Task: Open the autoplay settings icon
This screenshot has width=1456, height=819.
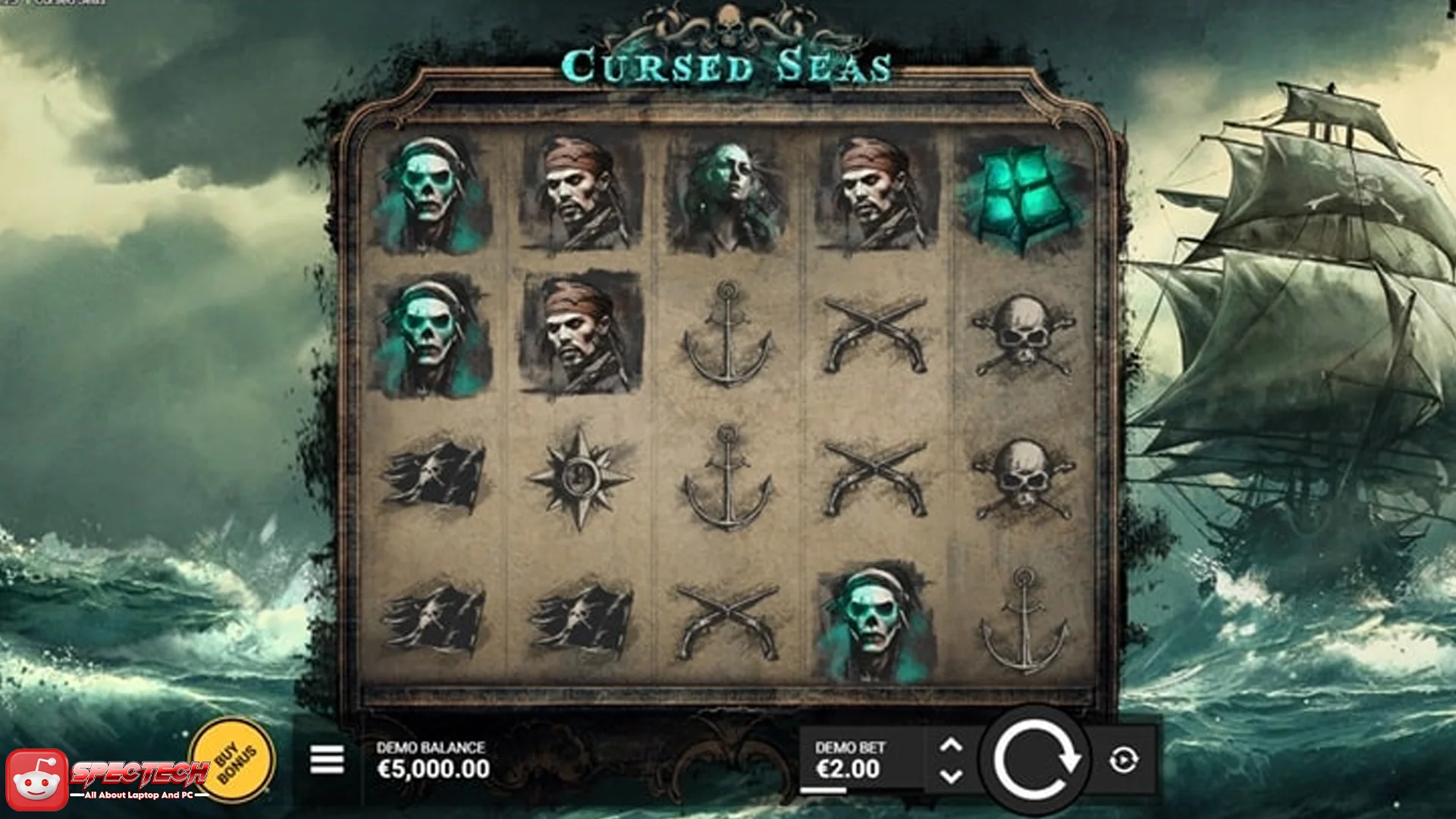Action: pyautogui.click(x=1125, y=762)
